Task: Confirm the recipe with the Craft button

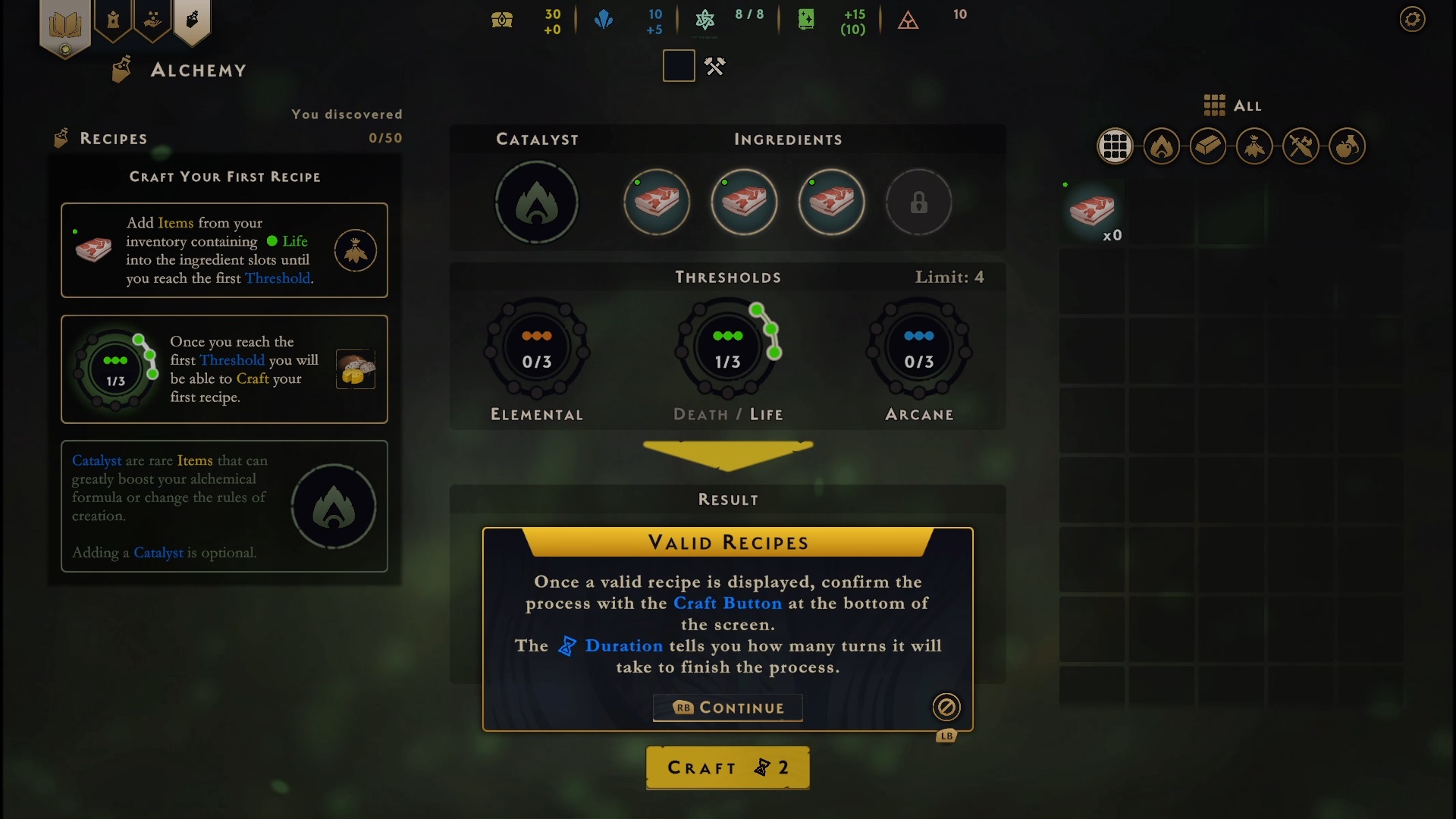Action: point(727,767)
